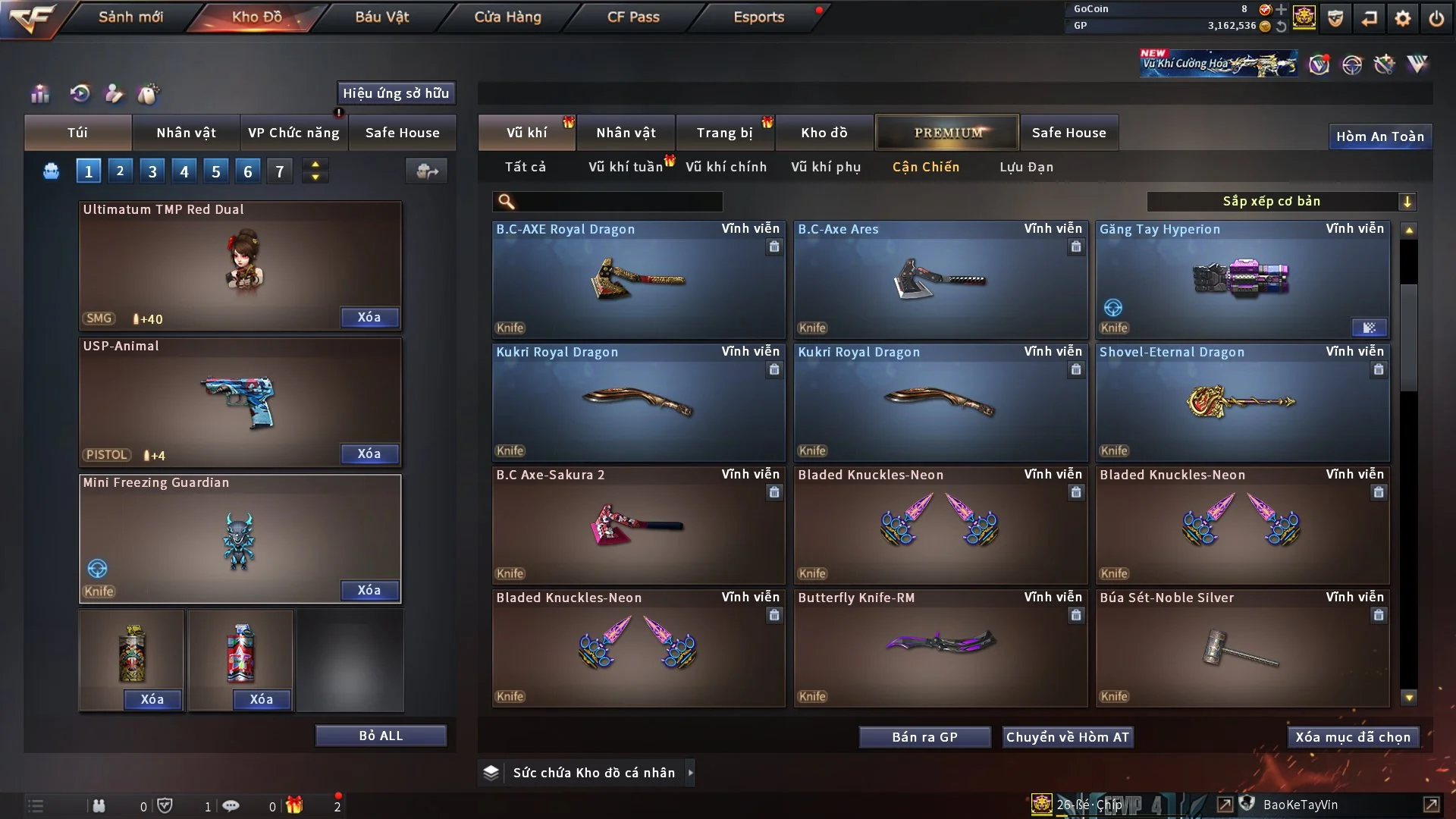Pick the Butterfly Knife-RM item
1456x819 pixels.
point(940,648)
